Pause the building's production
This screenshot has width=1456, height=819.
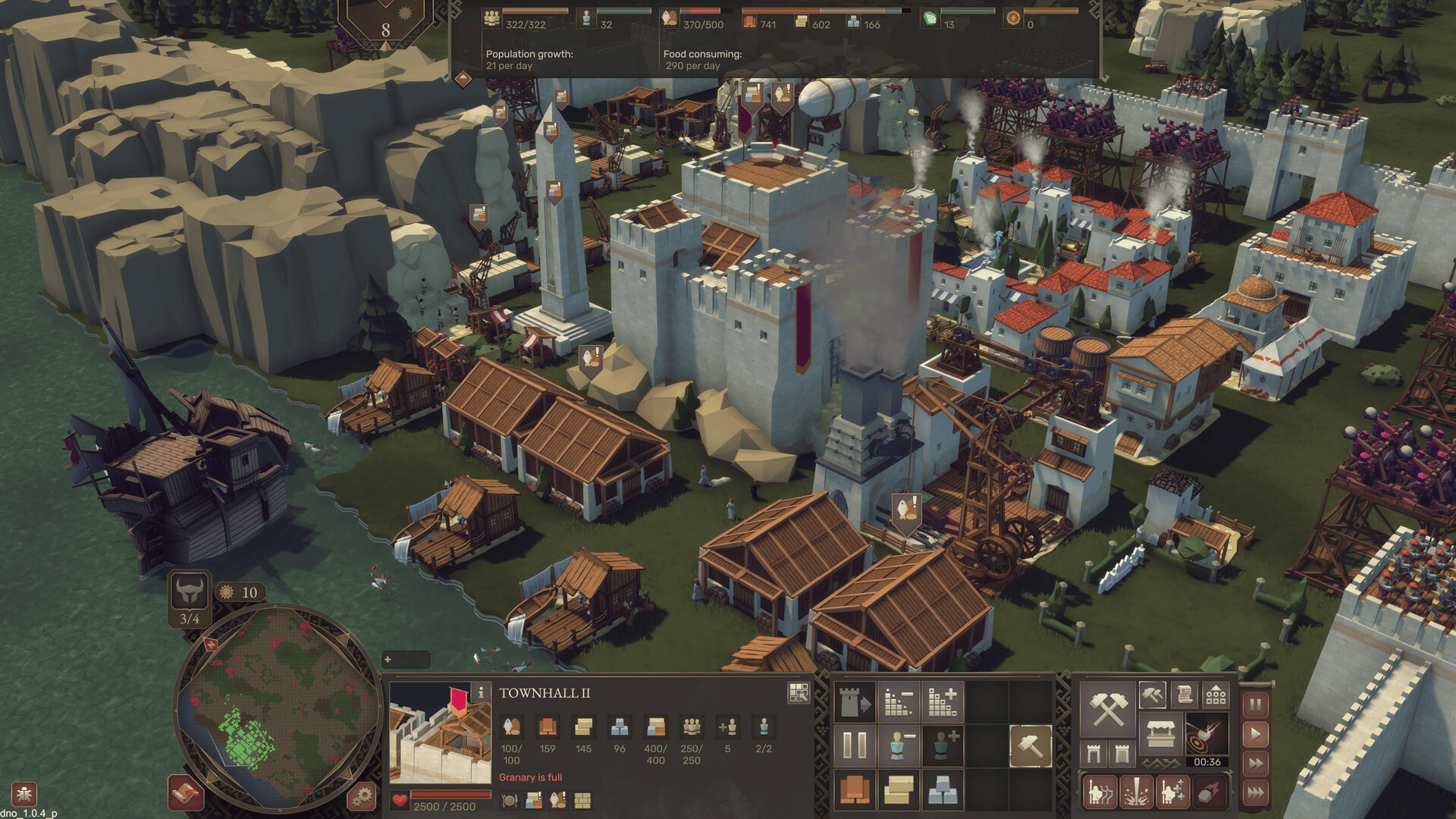(854, 745)
